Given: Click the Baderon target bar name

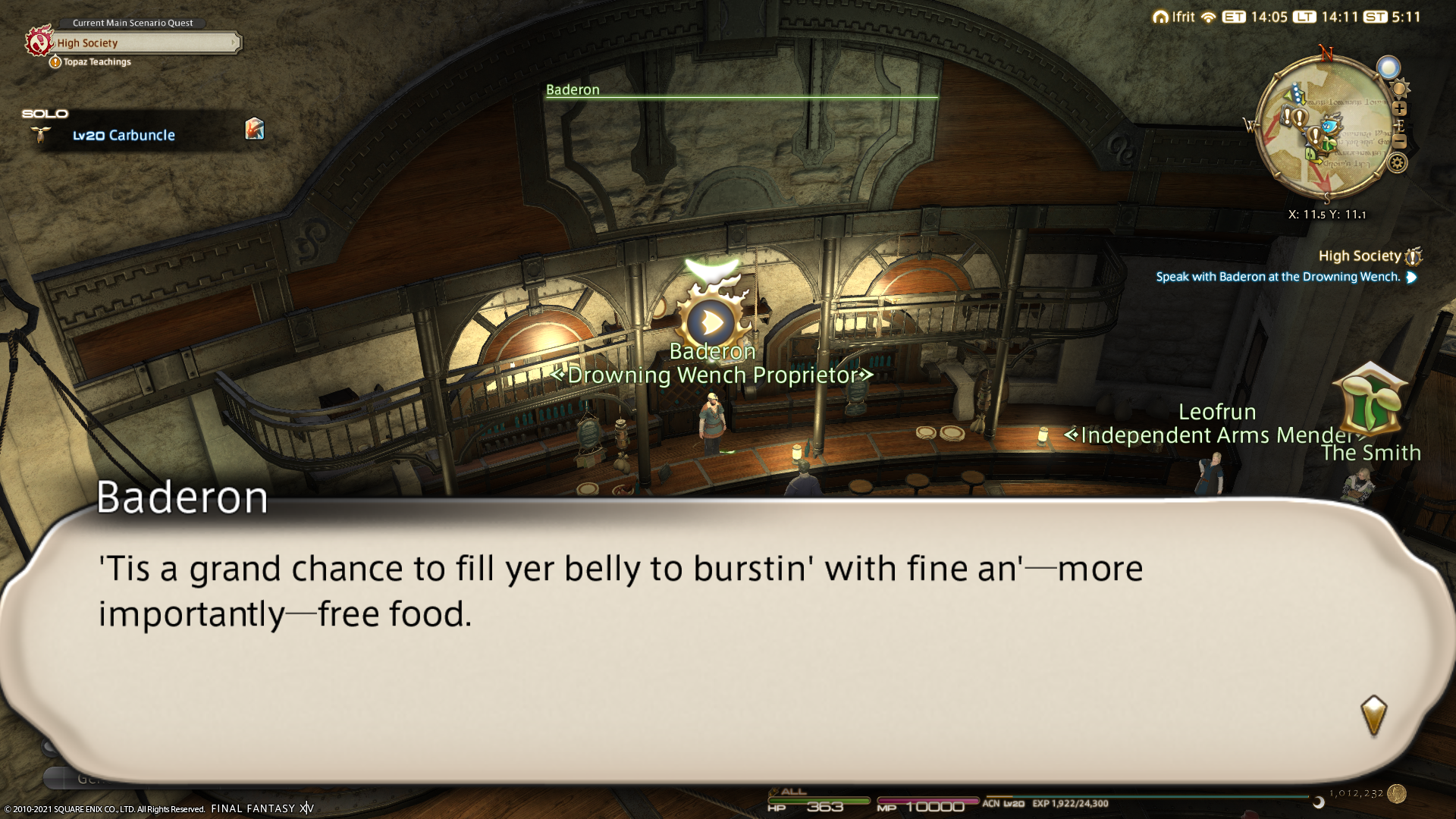Looking at the screenshot, I should (573, 89).
